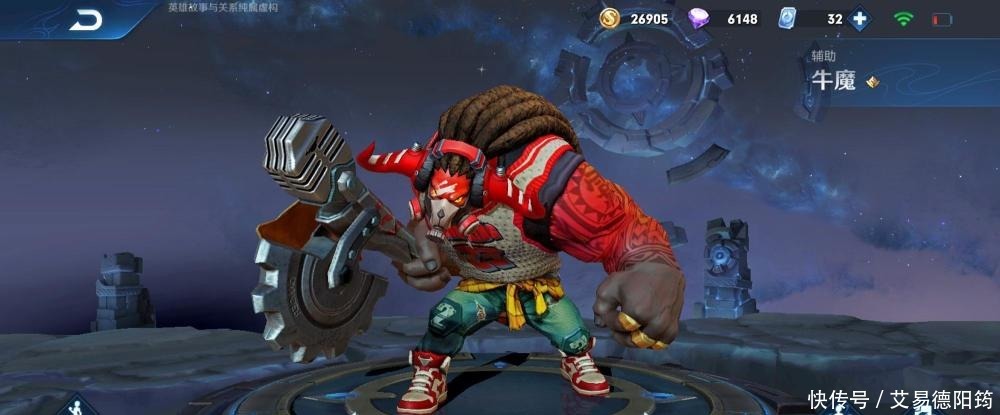Go back with the return arrow button
This screenshot has width=1000, height=415.
click(86, 20)
